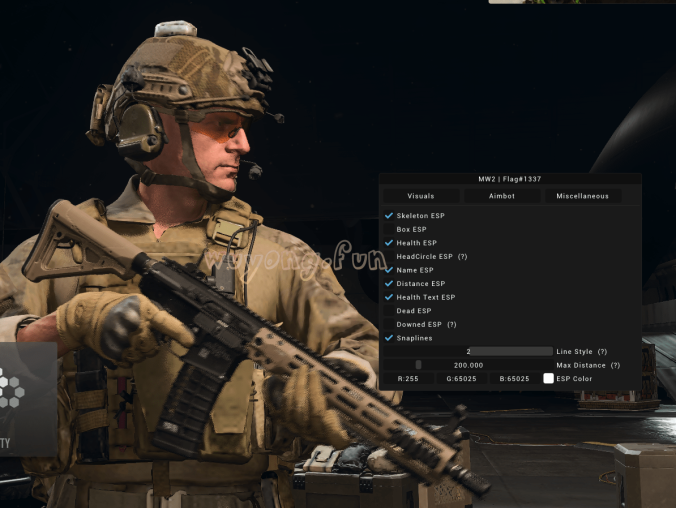
Task: Turn on the HeadCircle ESP checkbox
Action: click(x=389, y=257)
